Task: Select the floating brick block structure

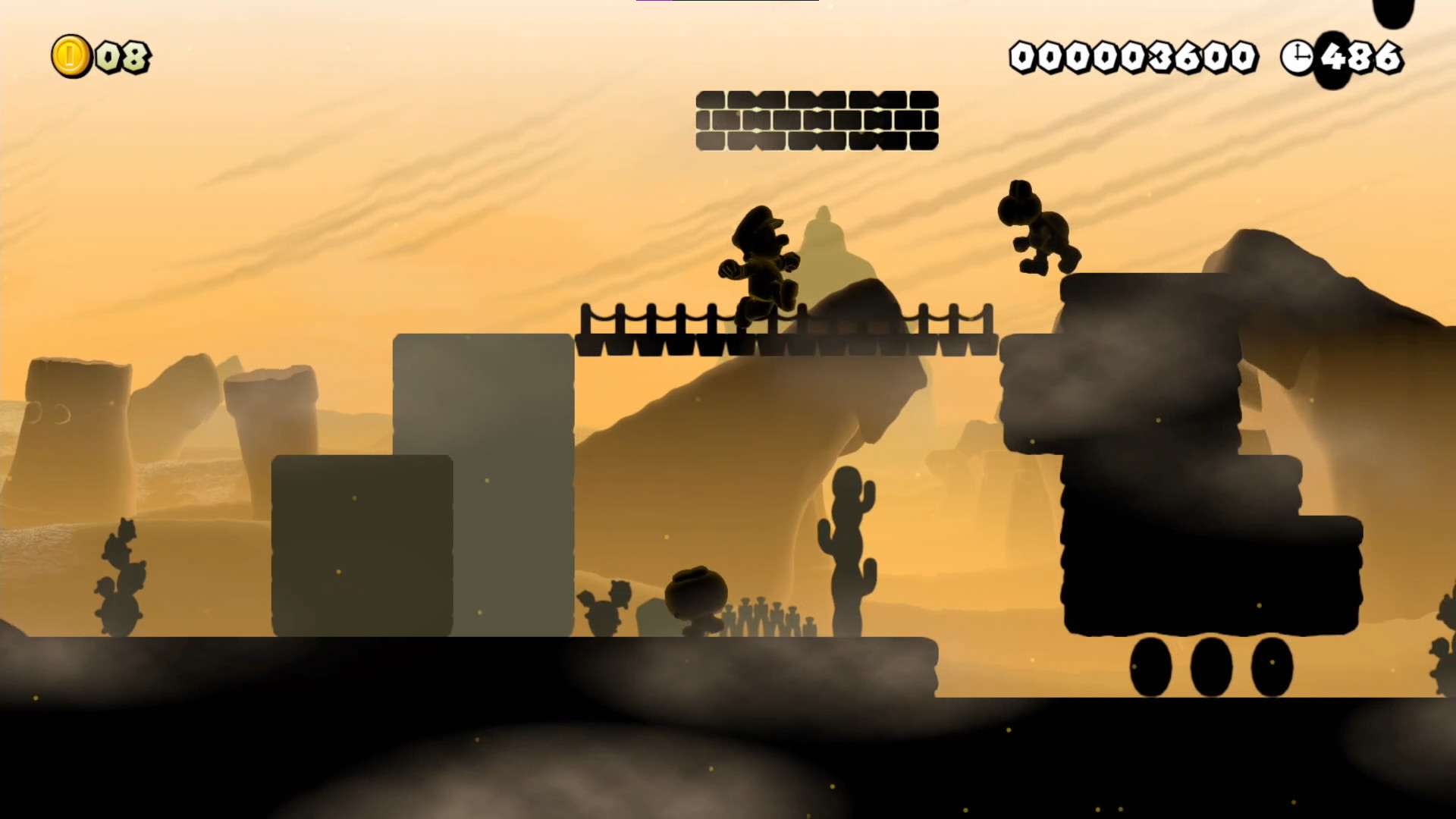Action: click(x=817, y=121)
